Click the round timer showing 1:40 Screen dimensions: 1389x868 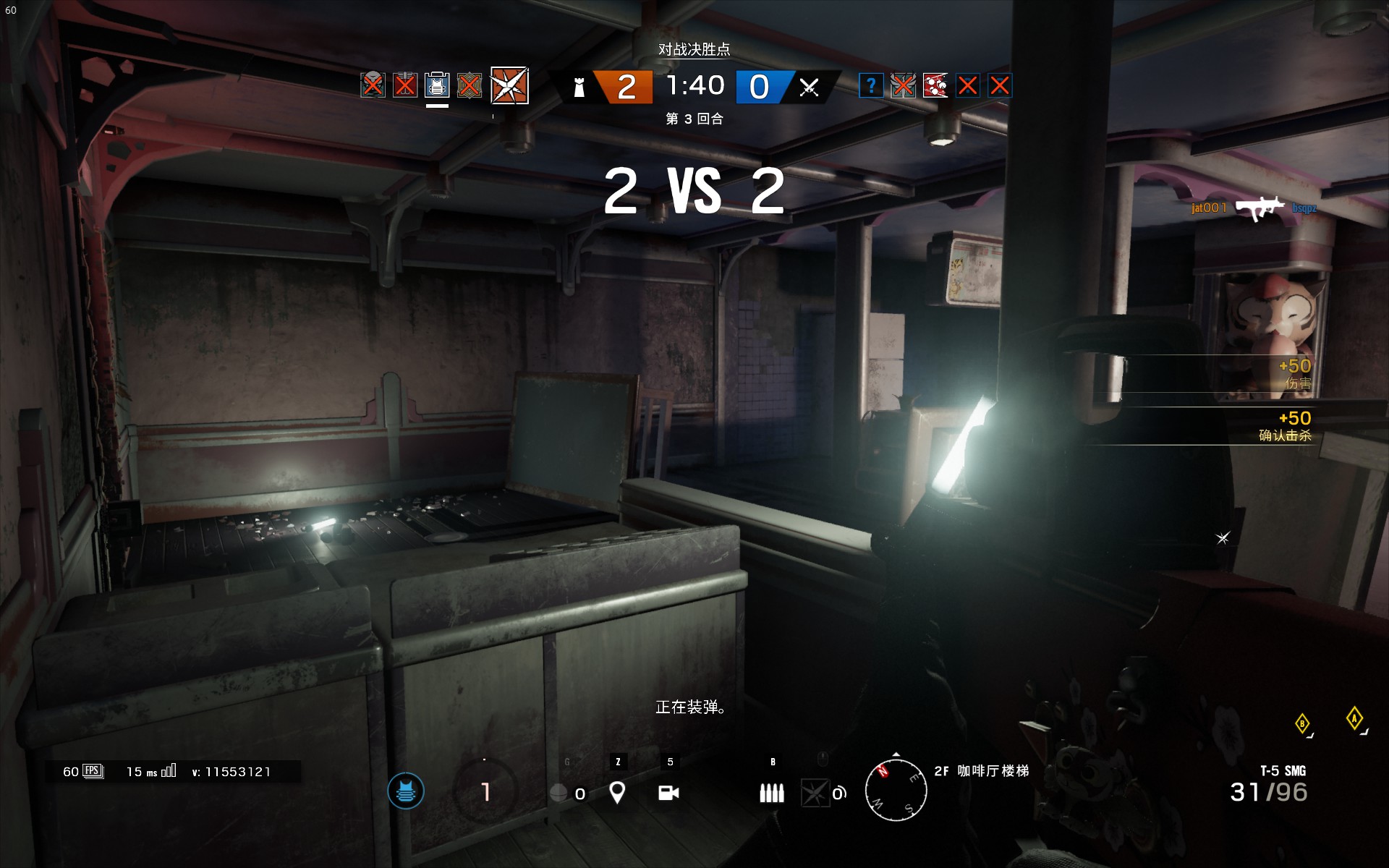point(695,85)
